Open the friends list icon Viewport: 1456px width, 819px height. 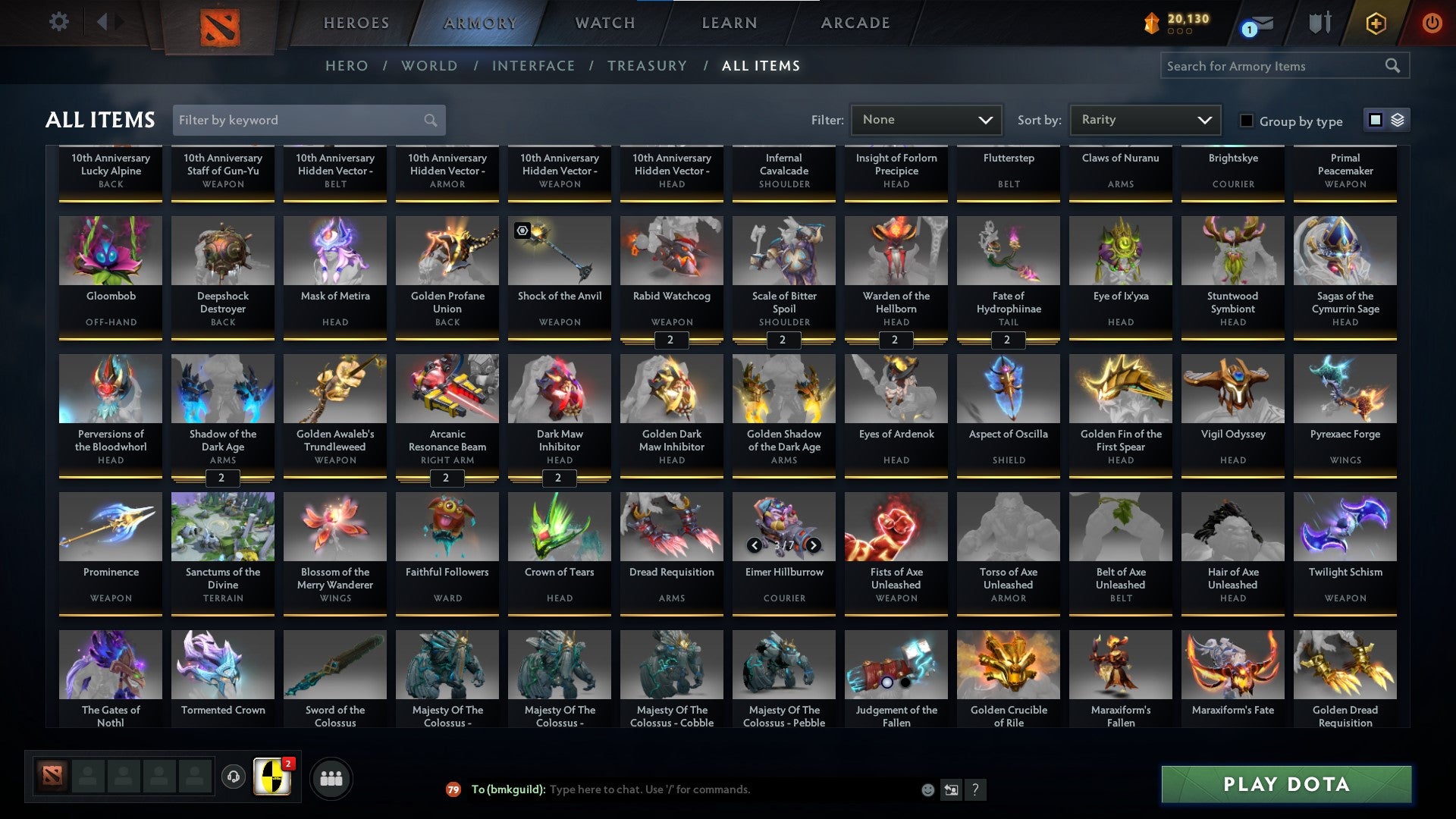331,777
